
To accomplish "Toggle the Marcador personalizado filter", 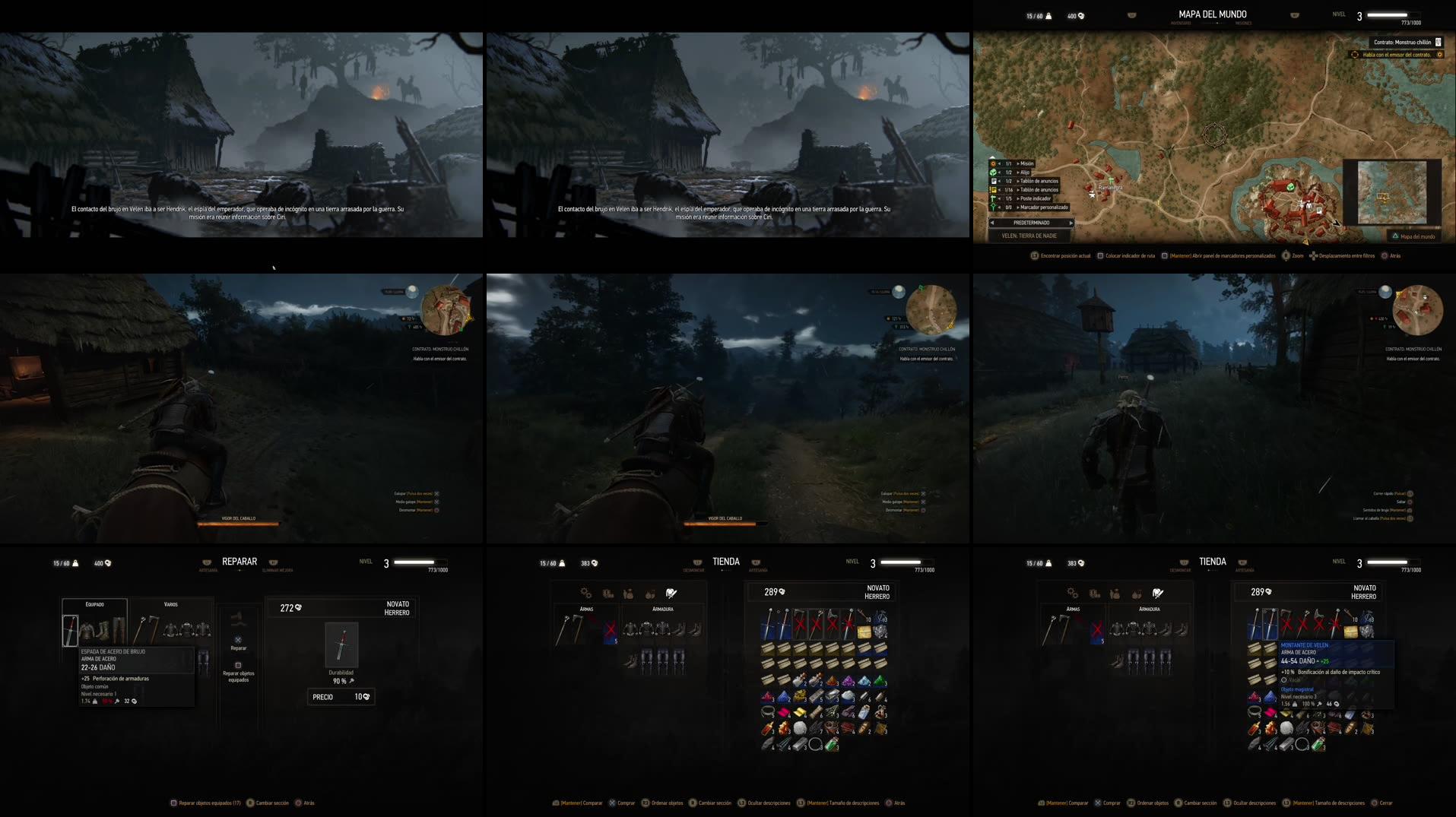I will (x=993, y=207).
